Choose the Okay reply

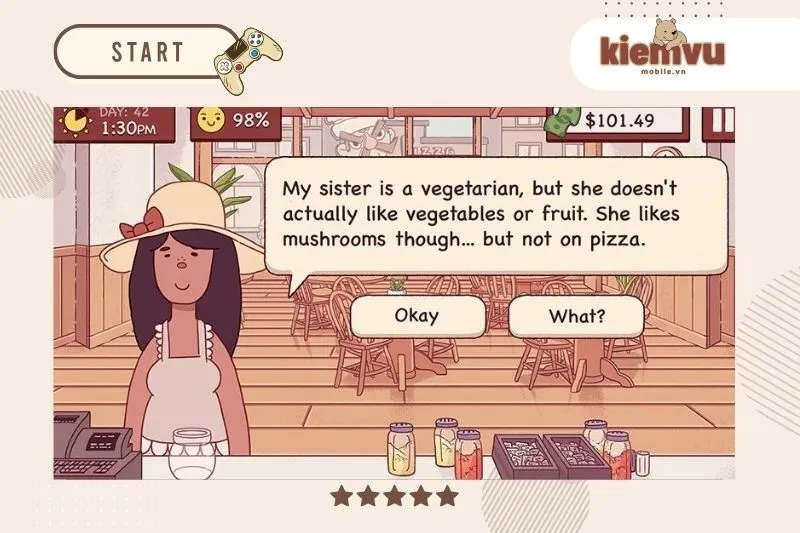[417, 317]
